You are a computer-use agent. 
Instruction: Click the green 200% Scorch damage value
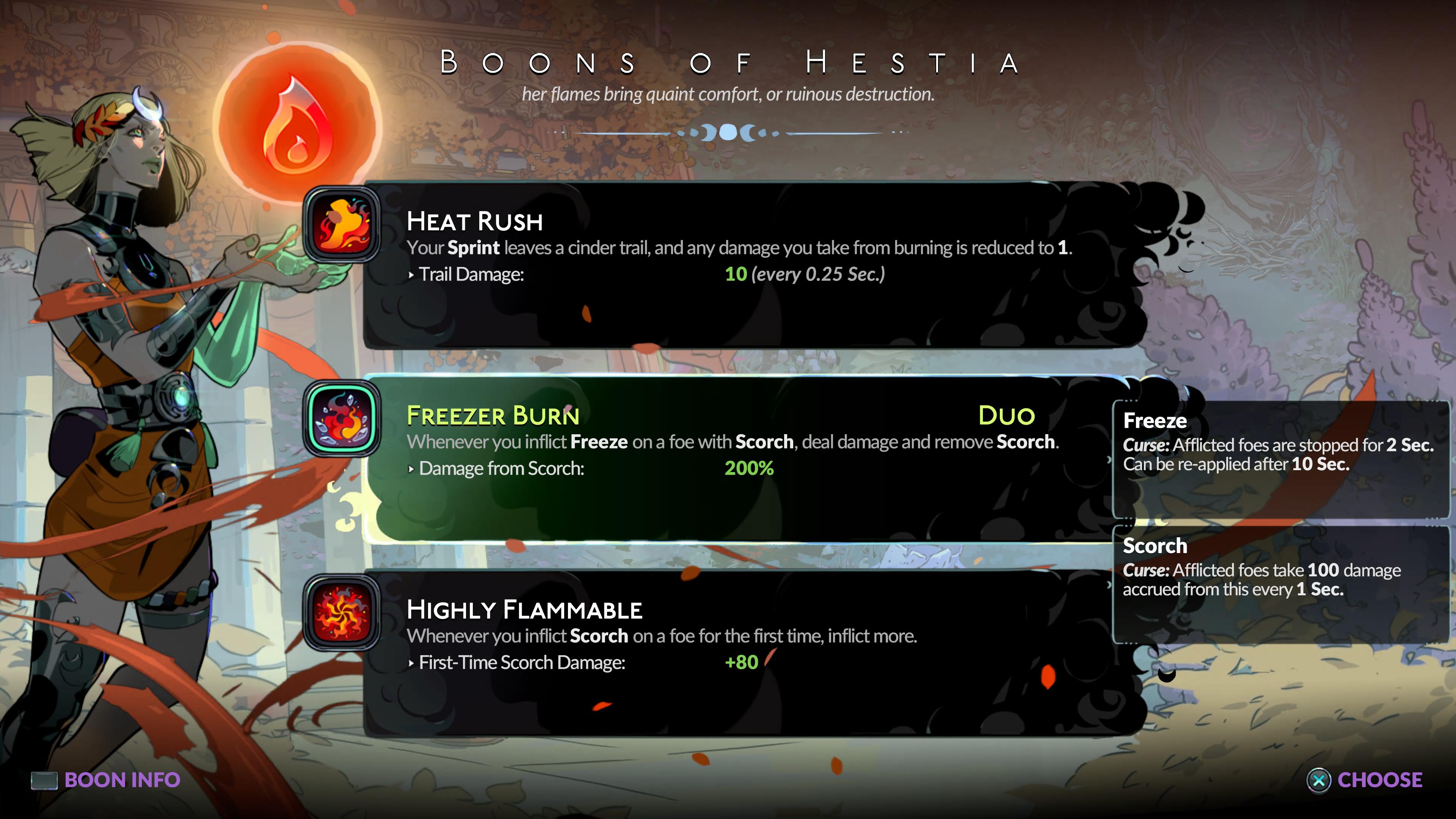[x=750, y=468]
